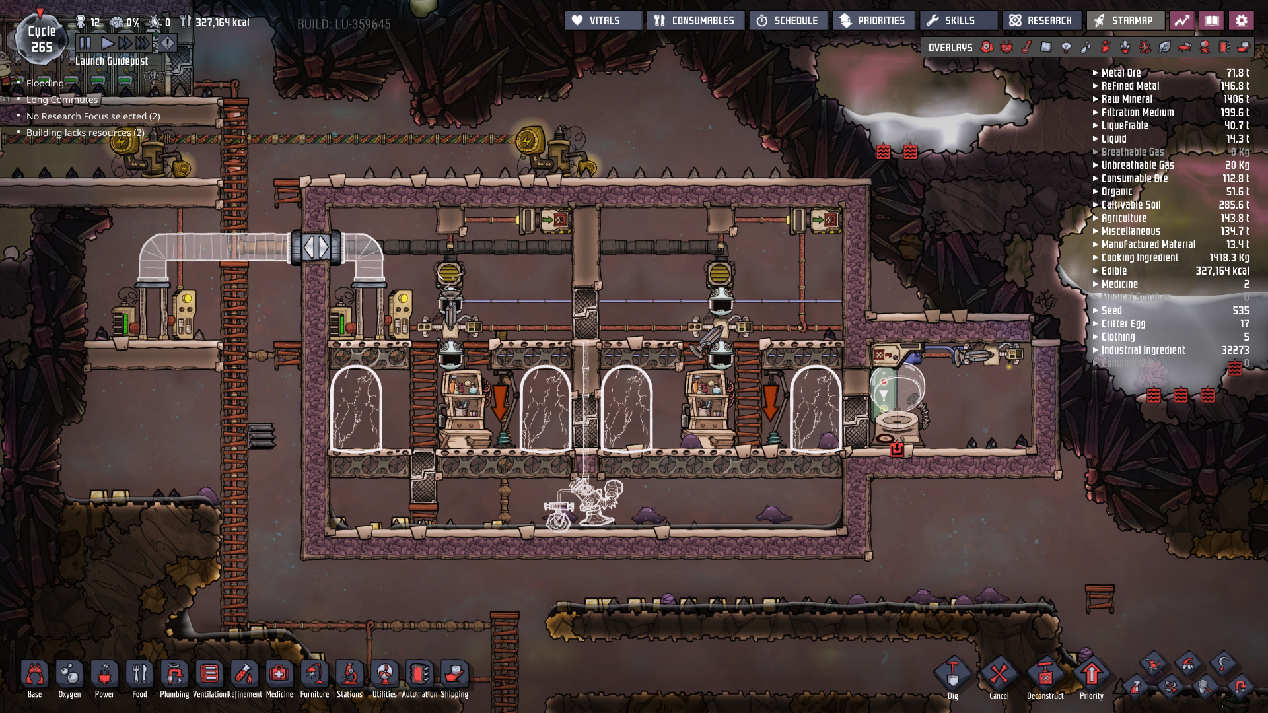Open the Research tree
Screen dimensions: 1268x713
pos(1040,20)
